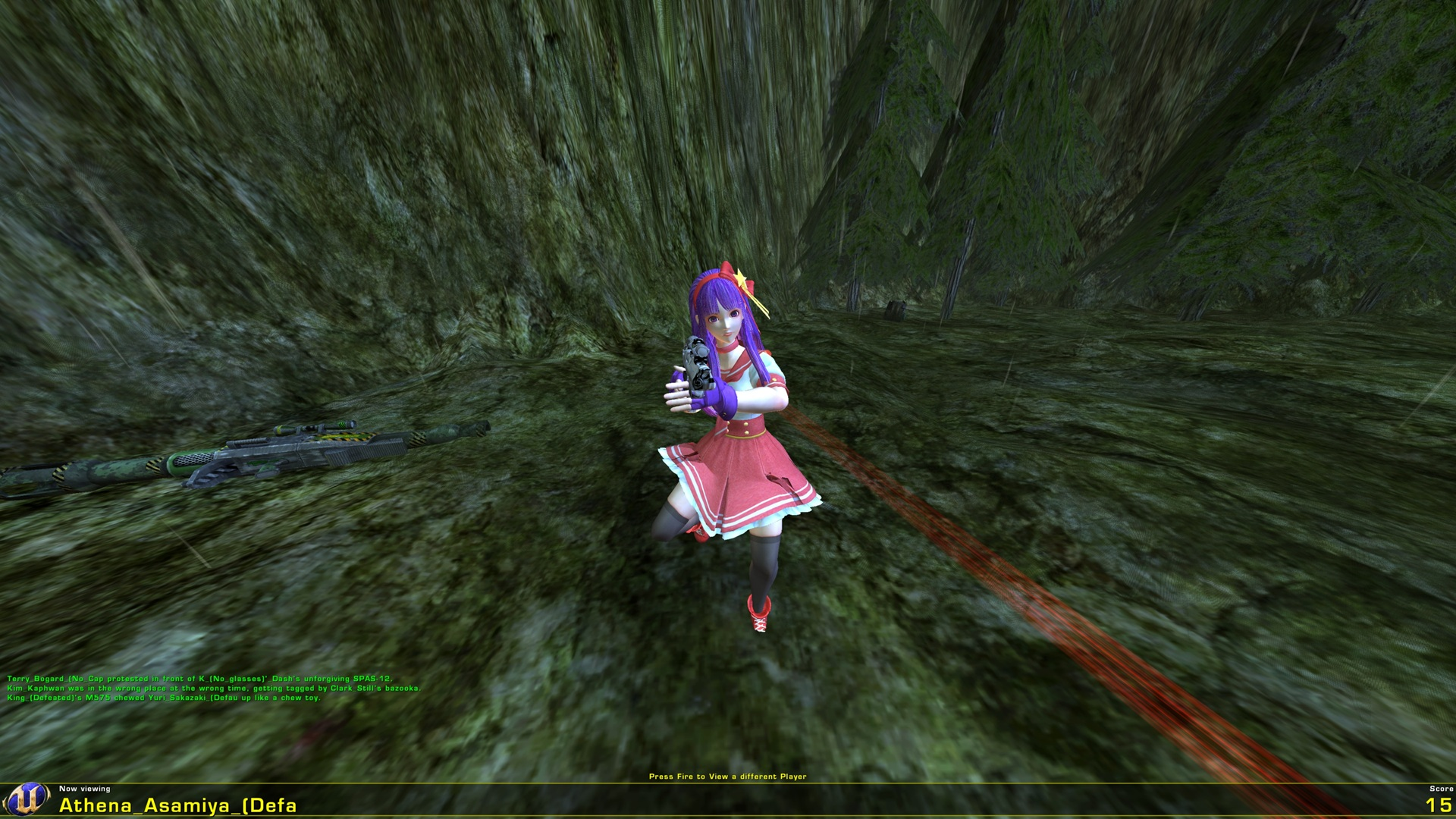Click the Press Fire to View message
Viewport: 1456px width, 819px height.
[x=728, y=777]
